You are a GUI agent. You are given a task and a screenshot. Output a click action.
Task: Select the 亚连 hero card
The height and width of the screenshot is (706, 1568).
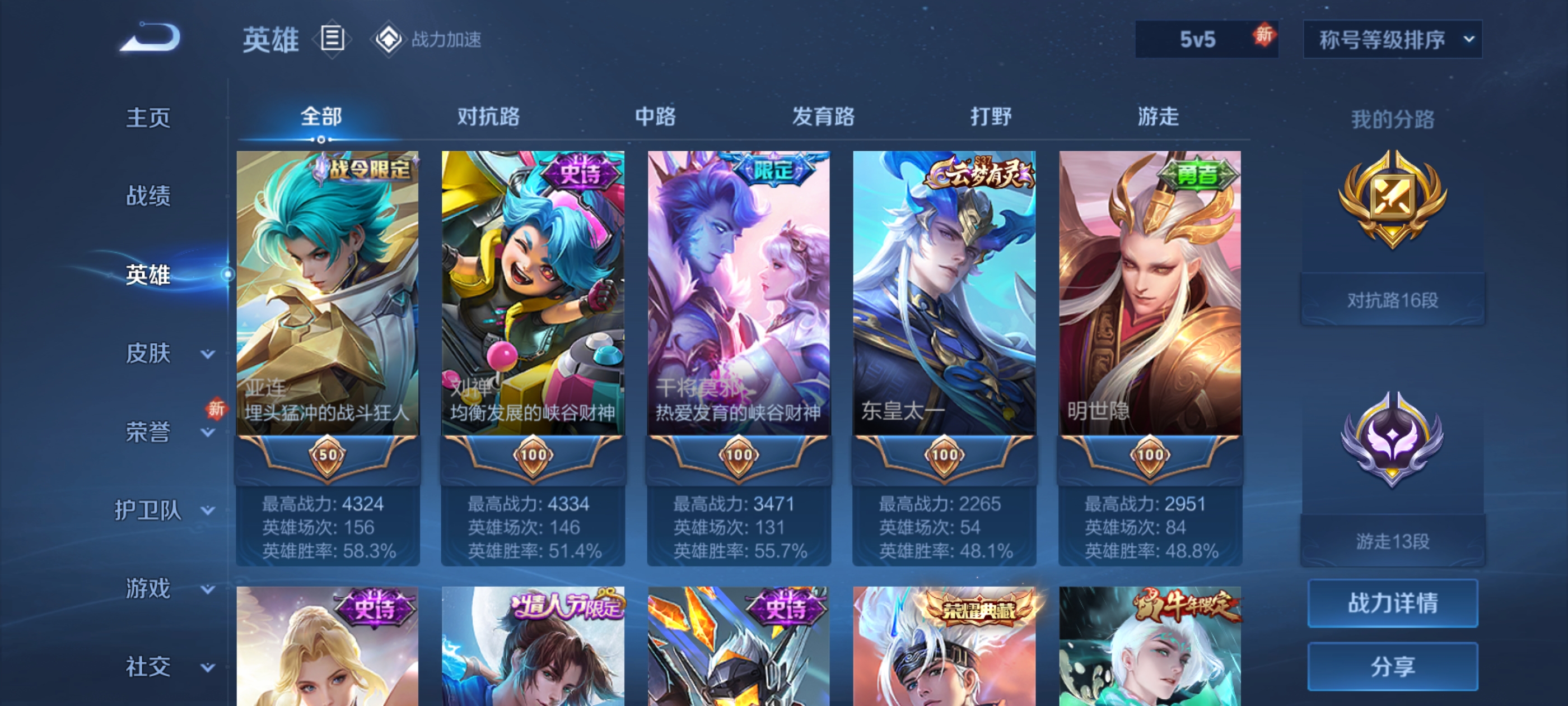click(x=328, y=292)
